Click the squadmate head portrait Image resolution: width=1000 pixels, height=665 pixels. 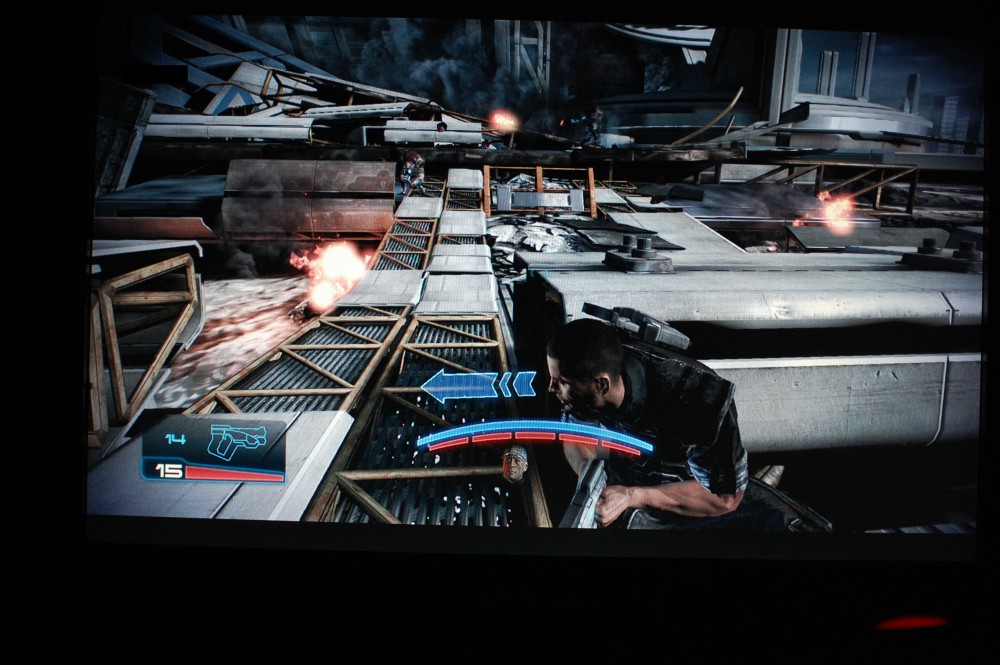[x=515, y=464]
